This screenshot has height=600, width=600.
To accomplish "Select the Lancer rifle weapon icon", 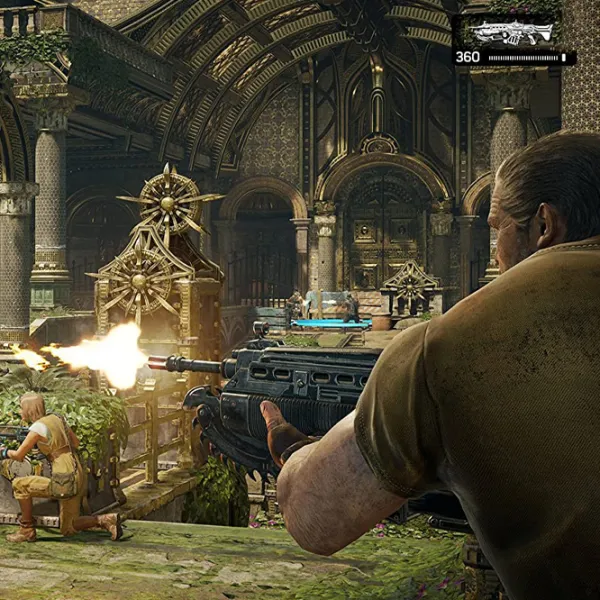I will pos(512,32).
